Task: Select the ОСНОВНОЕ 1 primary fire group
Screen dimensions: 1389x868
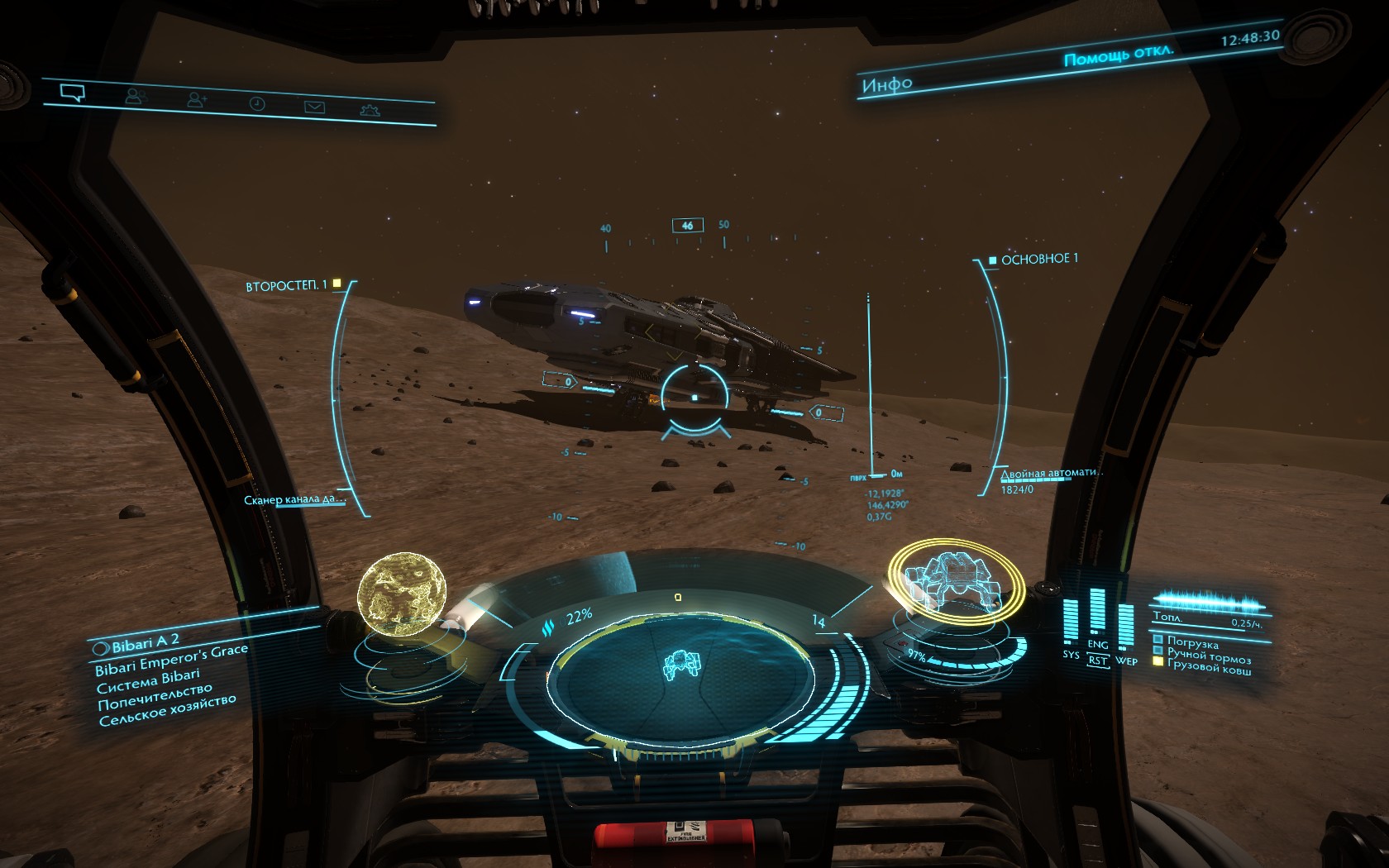Action: pyautogui.click(x=1038, y=260)
